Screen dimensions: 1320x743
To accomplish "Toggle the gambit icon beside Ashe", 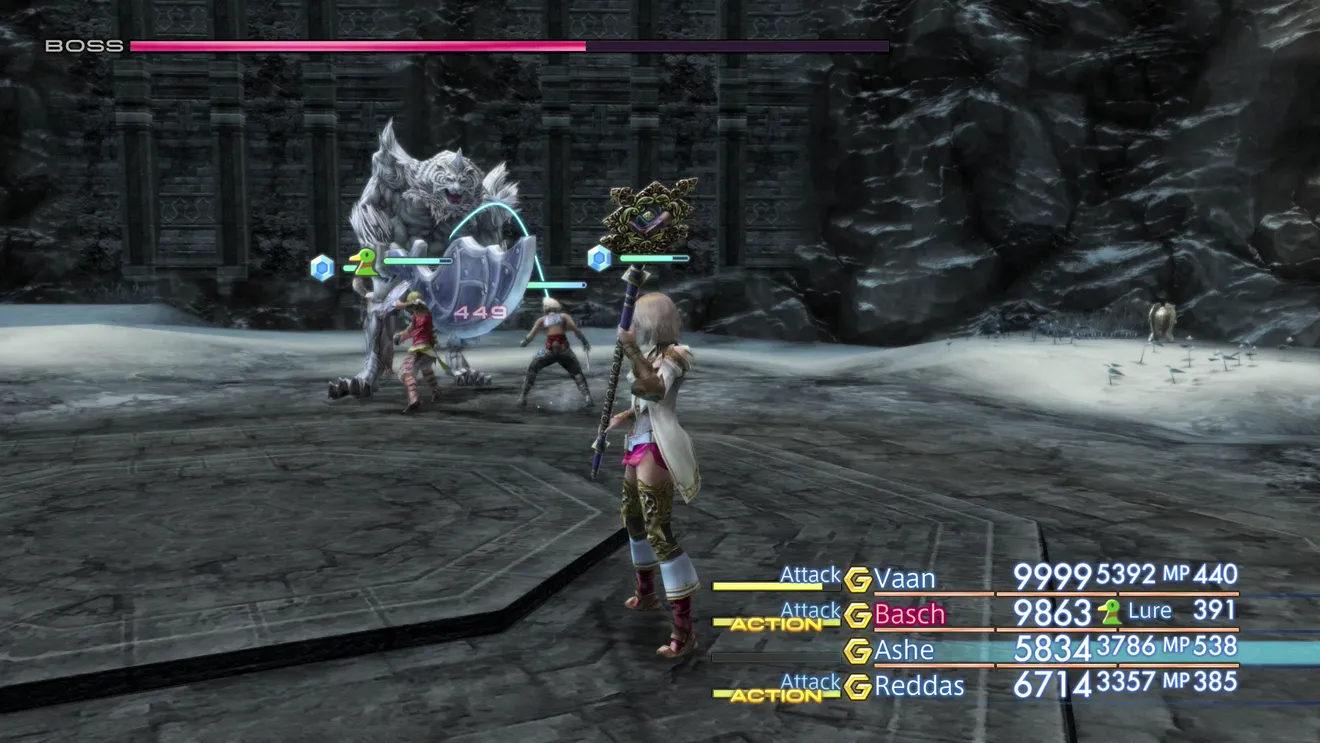I will (x=857, y=651).
